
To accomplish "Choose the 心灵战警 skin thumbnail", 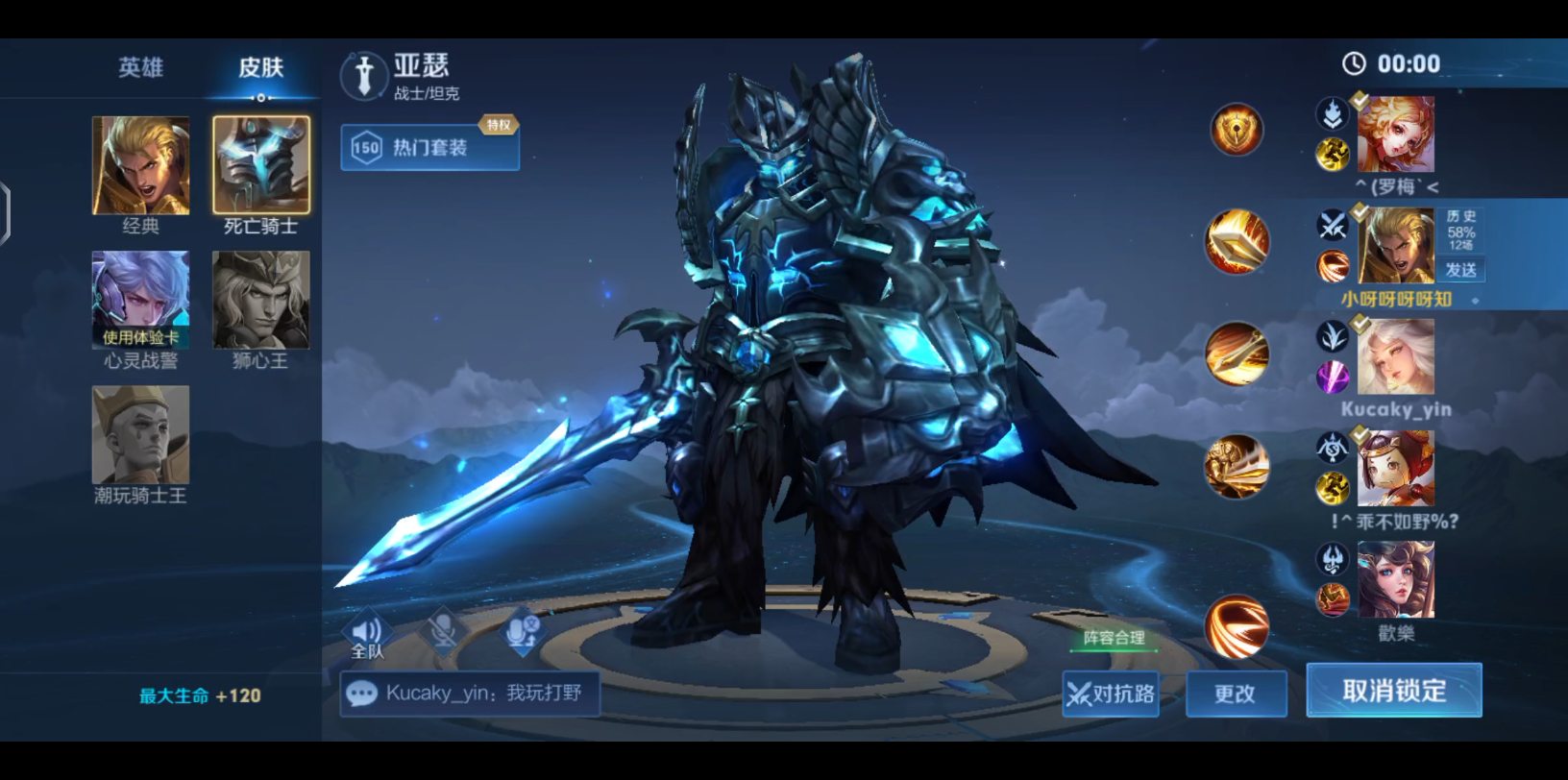I will [140, 300].
